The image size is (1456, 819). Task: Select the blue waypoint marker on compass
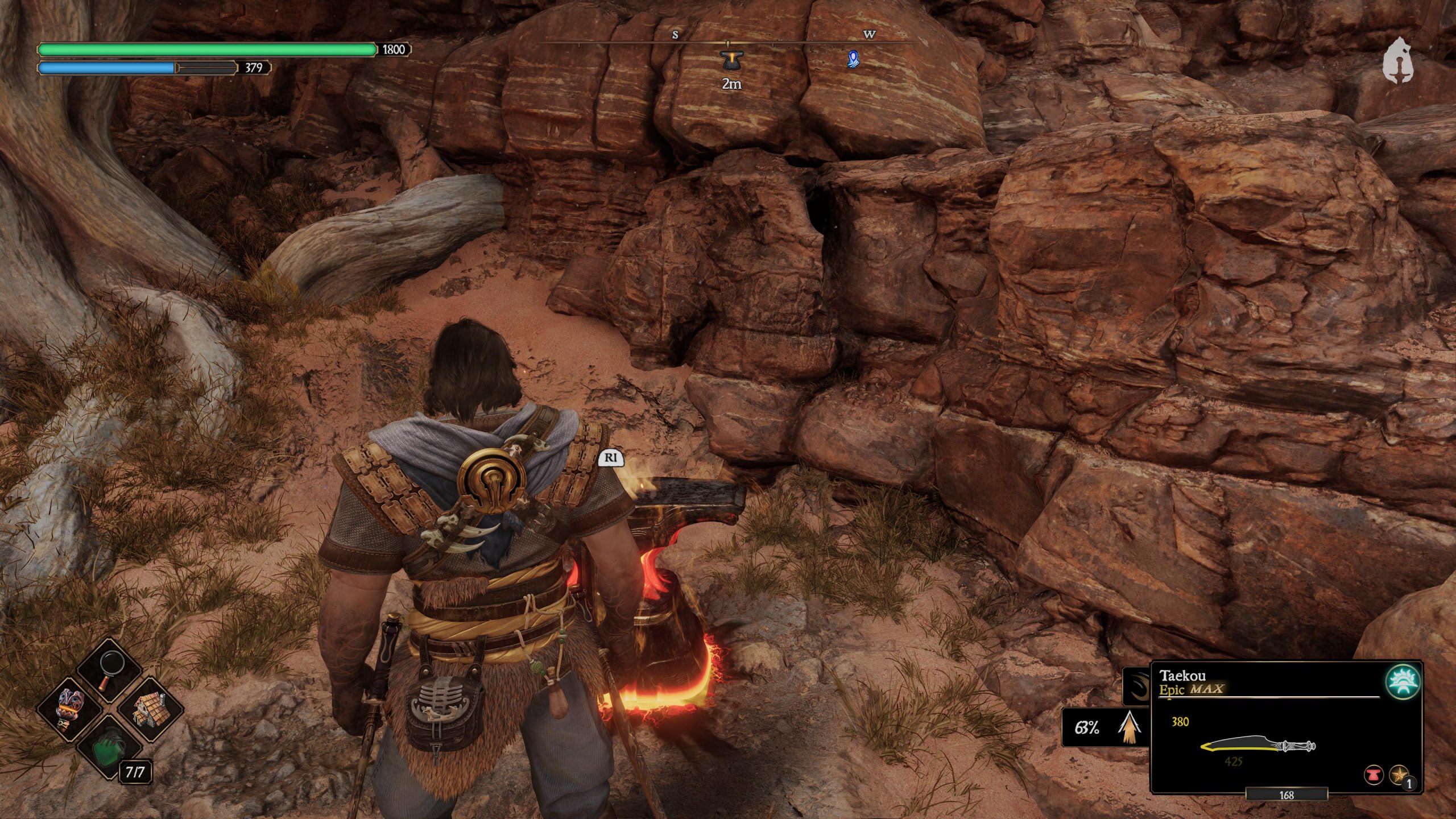pos(853,59)
